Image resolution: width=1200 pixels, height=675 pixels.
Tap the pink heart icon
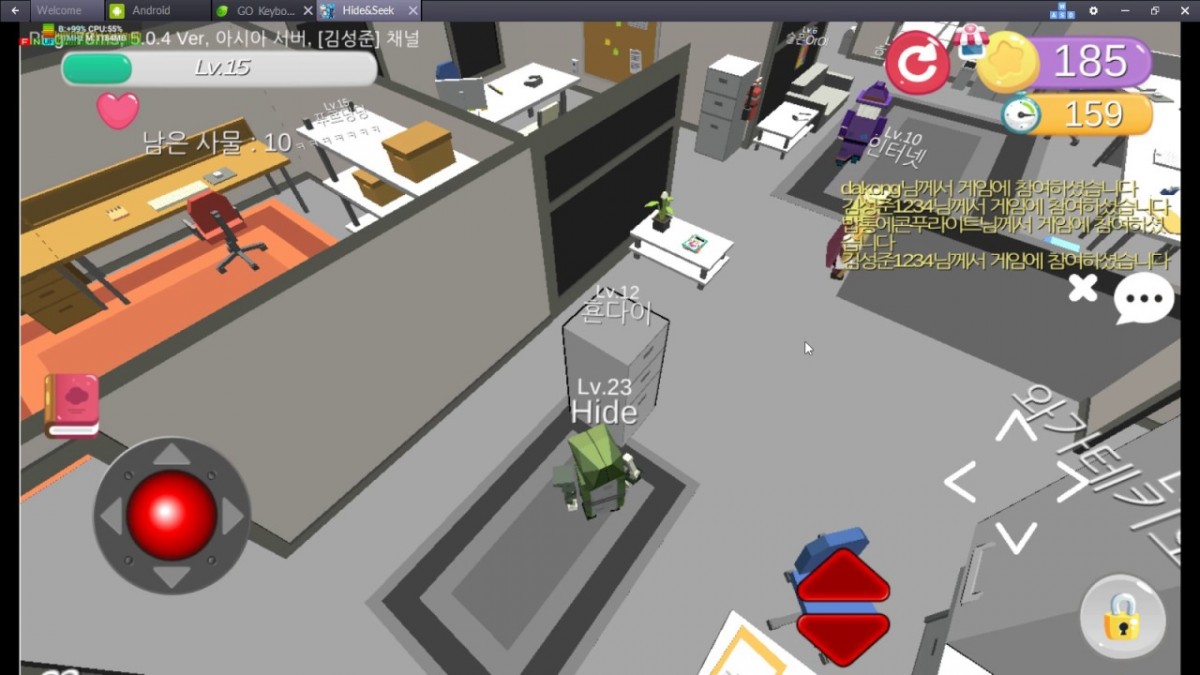coord(118,110)
